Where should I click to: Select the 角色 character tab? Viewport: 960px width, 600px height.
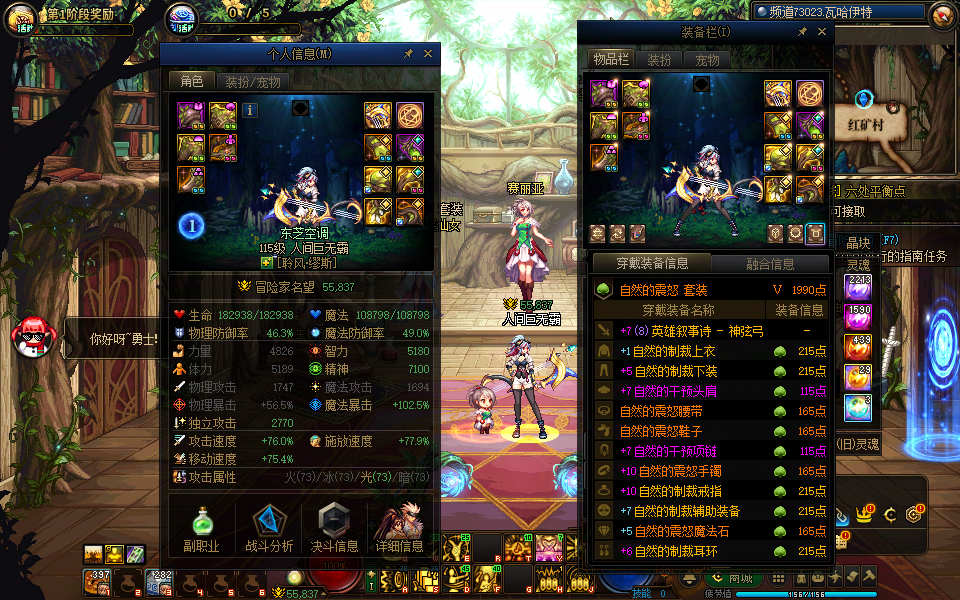pyautogui.click(x=191, y=82)
